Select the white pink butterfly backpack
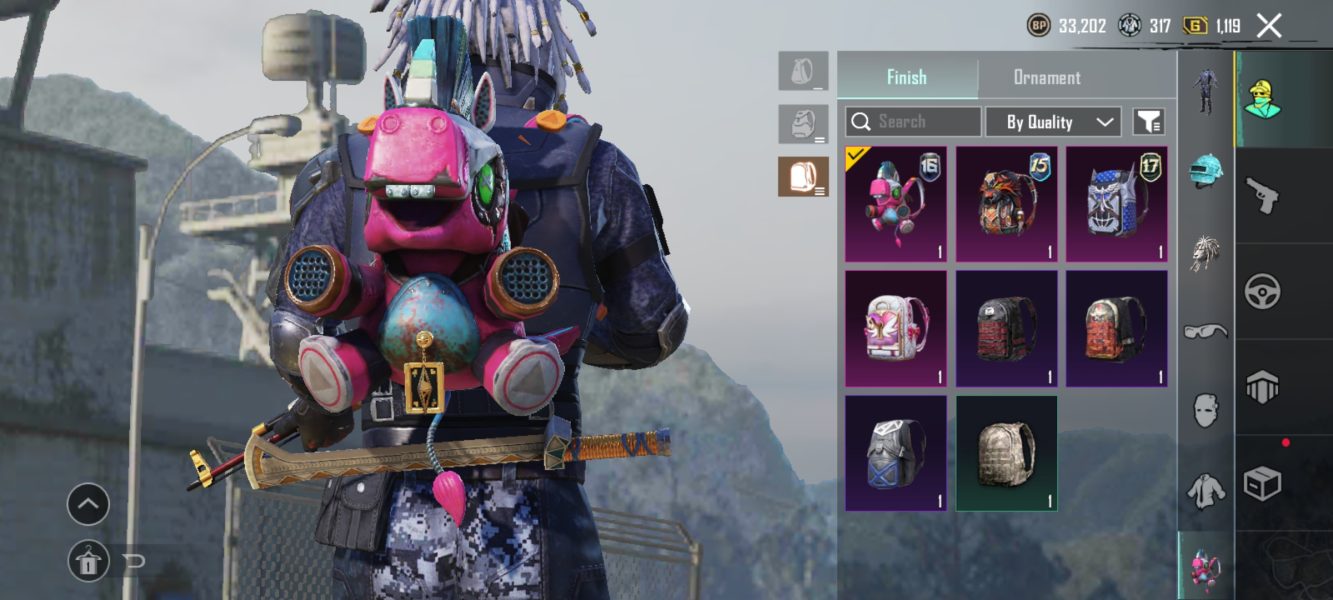 pos(896,329)
